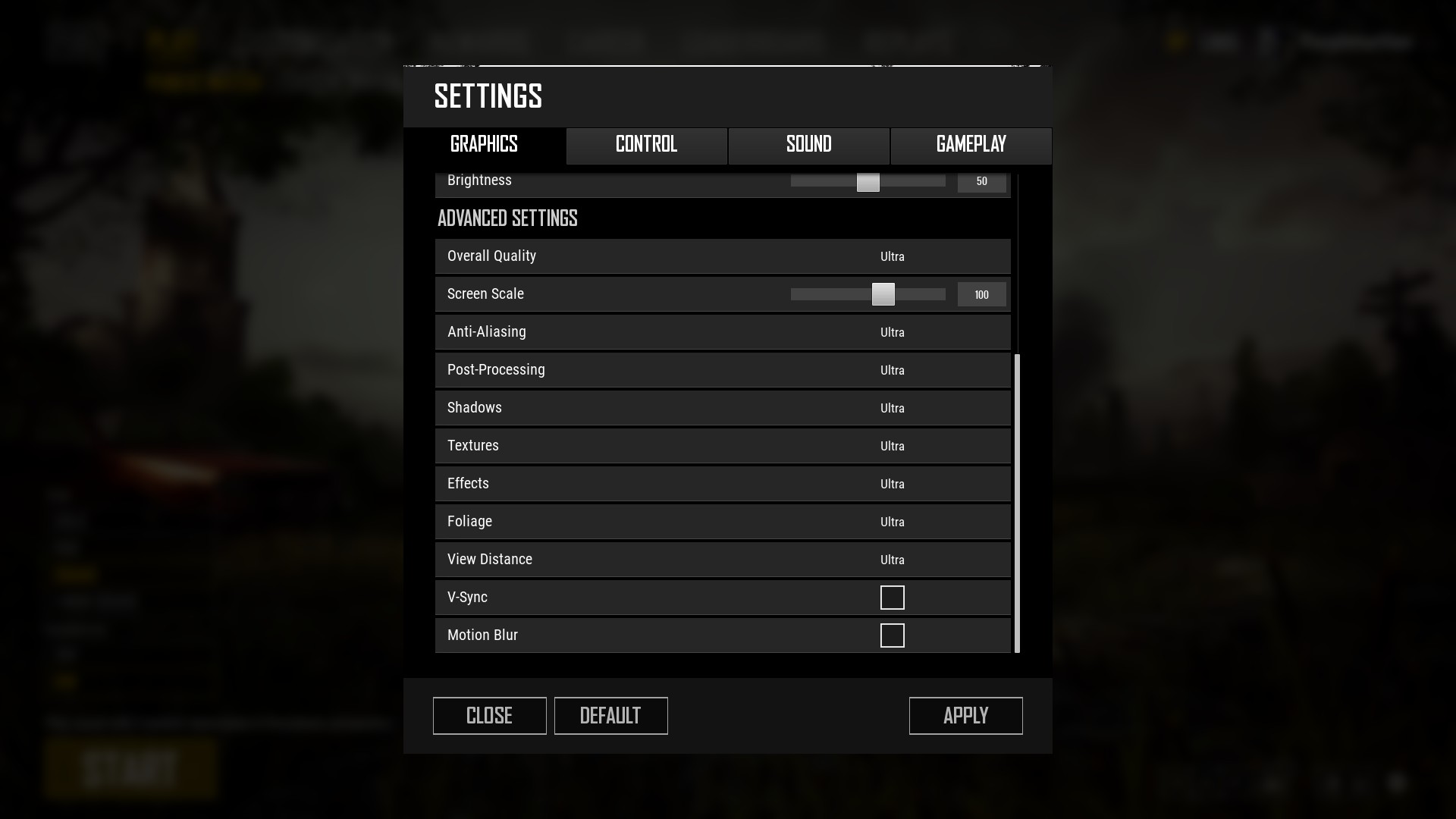
Task: Open the Sound settings tab
Action: point(808,145)
